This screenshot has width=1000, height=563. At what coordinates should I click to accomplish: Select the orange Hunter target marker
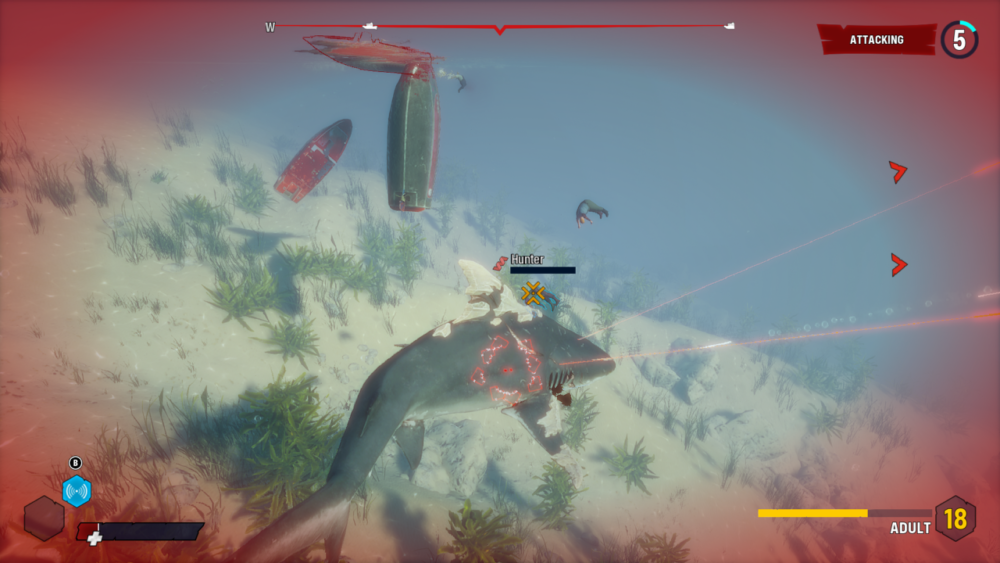534,293
